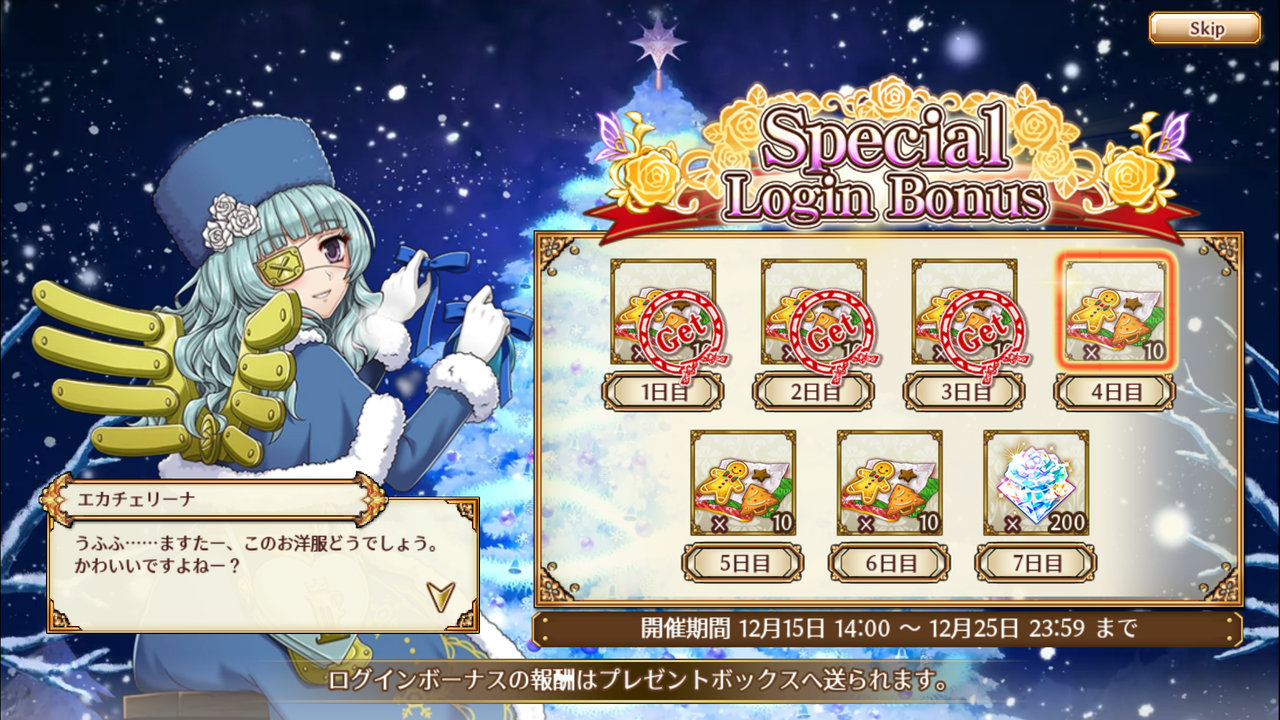The width and height of the screenshot is (1280, 720).
Task: Choose the highlighted day 4 gingerbread reward
Action: coord(1114,313)
